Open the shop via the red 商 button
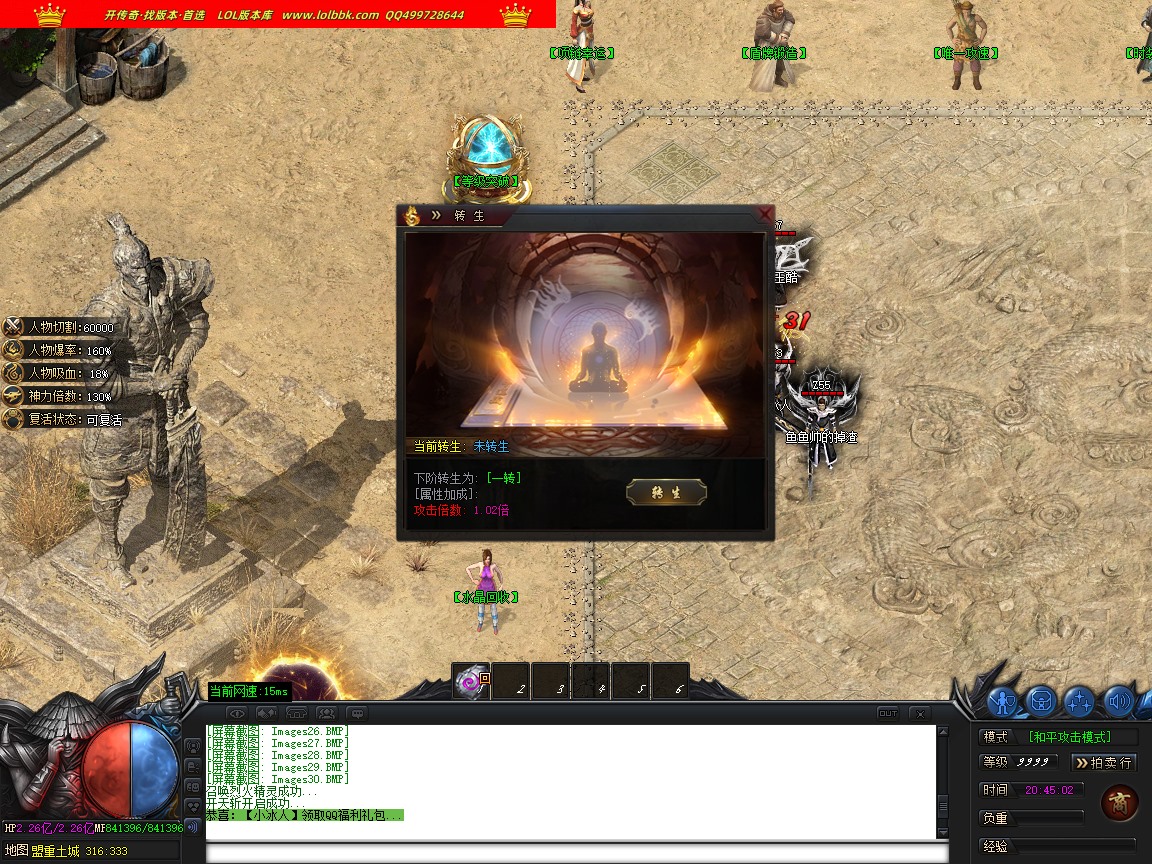Viewport: 1152px width, 864px height. (1118, 803)
